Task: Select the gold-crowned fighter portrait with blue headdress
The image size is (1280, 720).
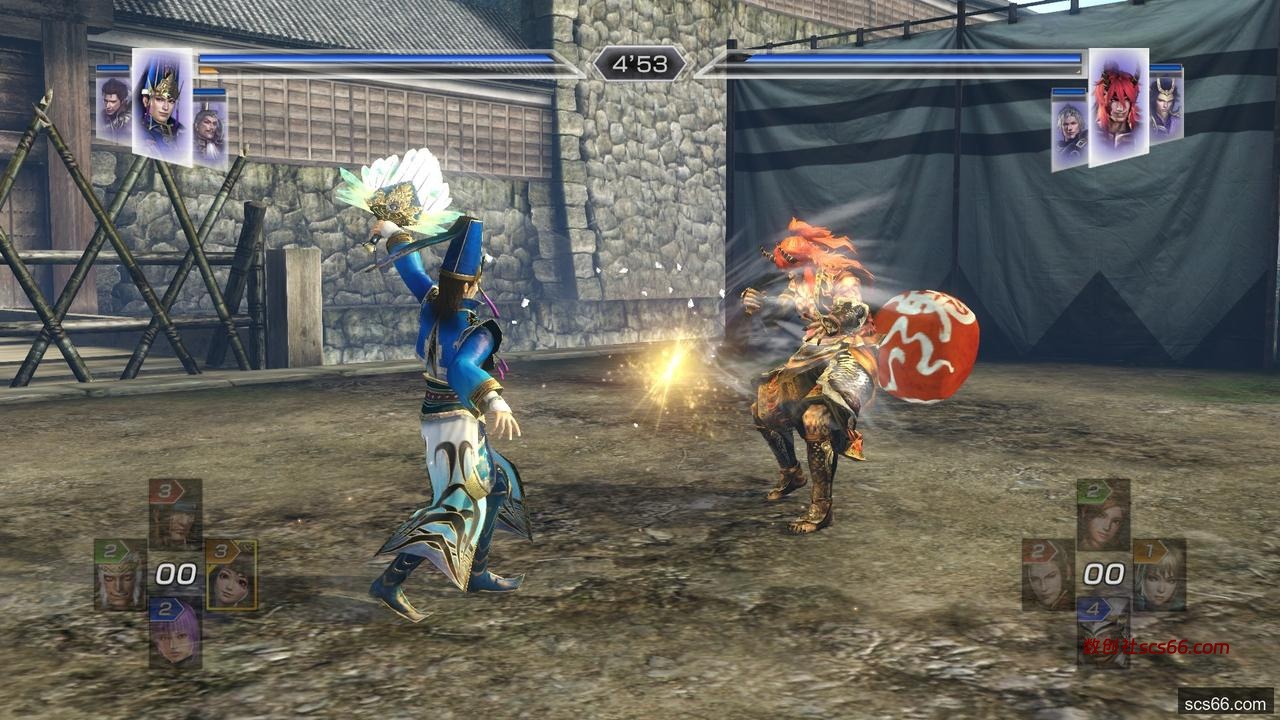Action: pyautogui.click(x=162, y=105)
